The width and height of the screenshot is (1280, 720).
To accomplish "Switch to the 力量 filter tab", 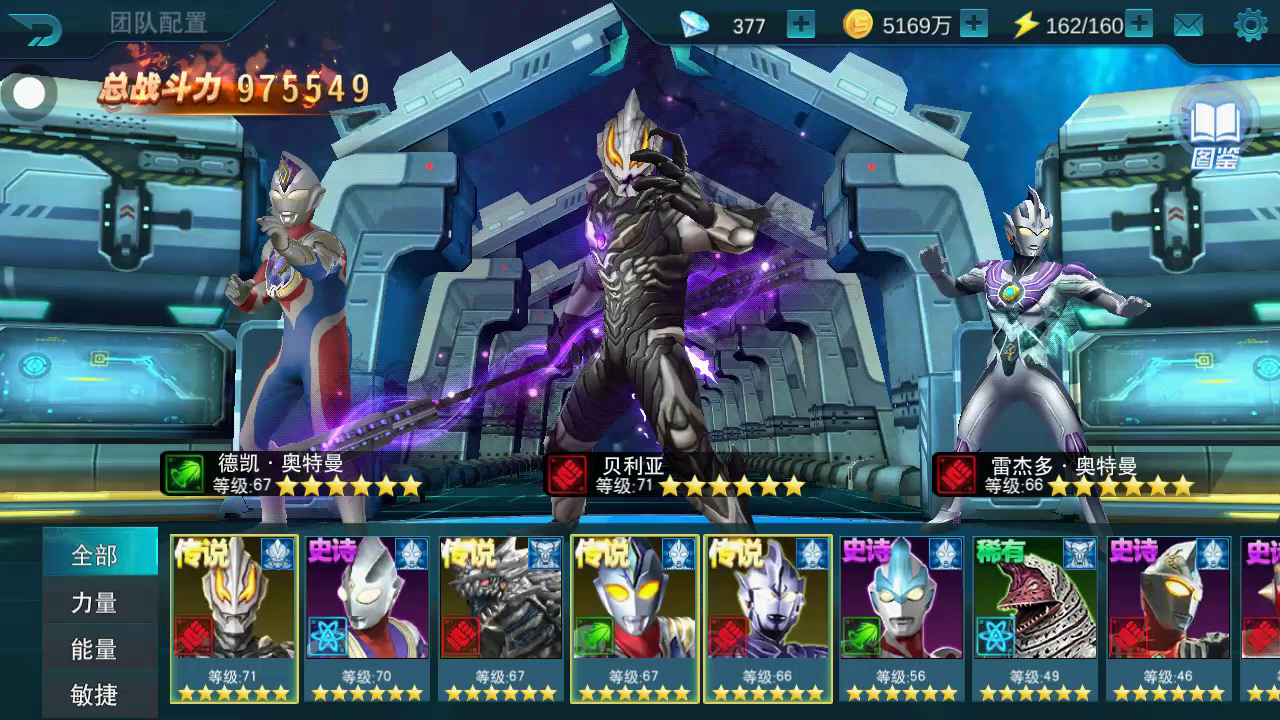I will tap(96, 602).
